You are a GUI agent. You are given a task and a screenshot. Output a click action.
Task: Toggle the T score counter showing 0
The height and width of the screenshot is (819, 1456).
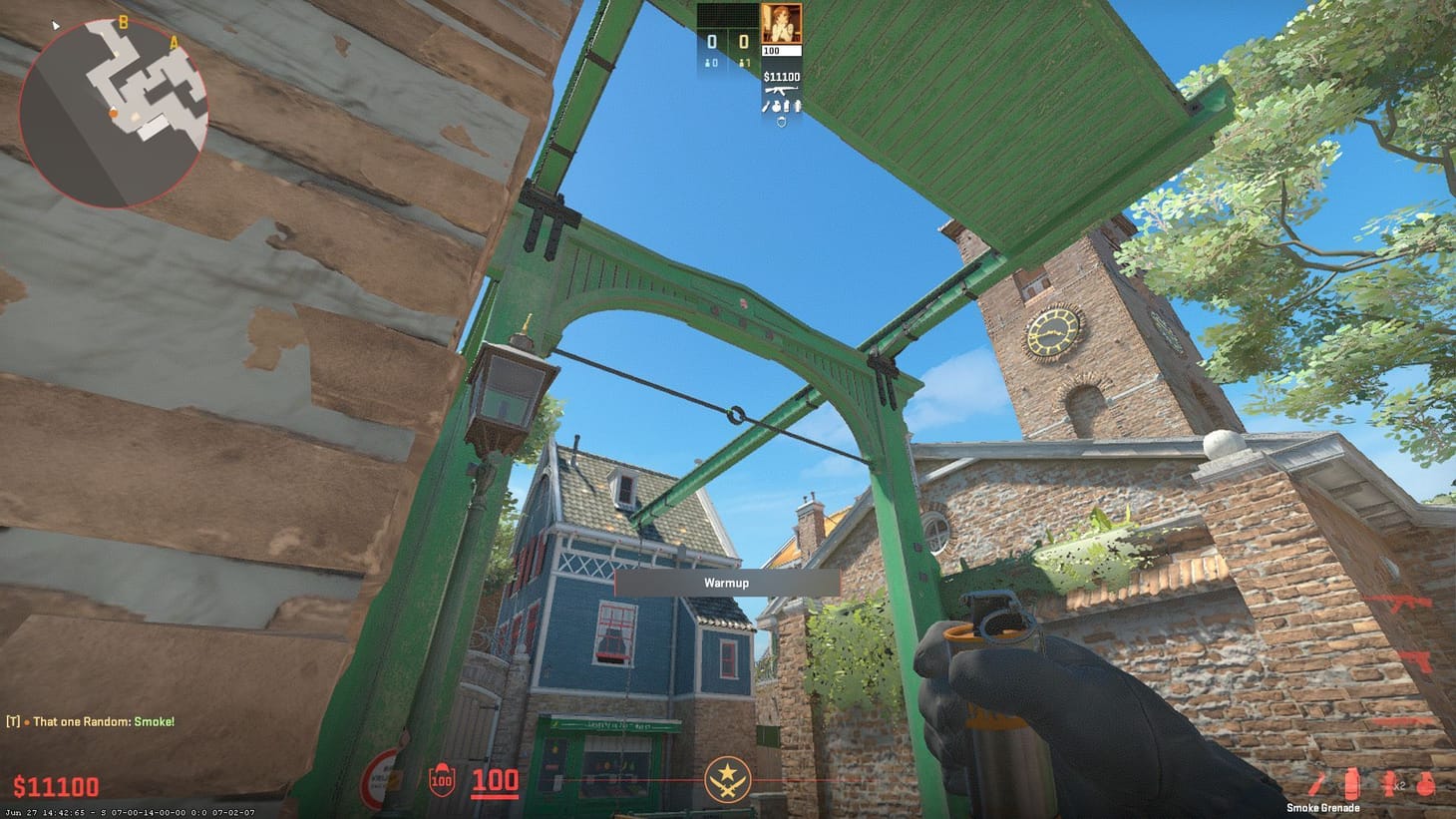(743, 40)
